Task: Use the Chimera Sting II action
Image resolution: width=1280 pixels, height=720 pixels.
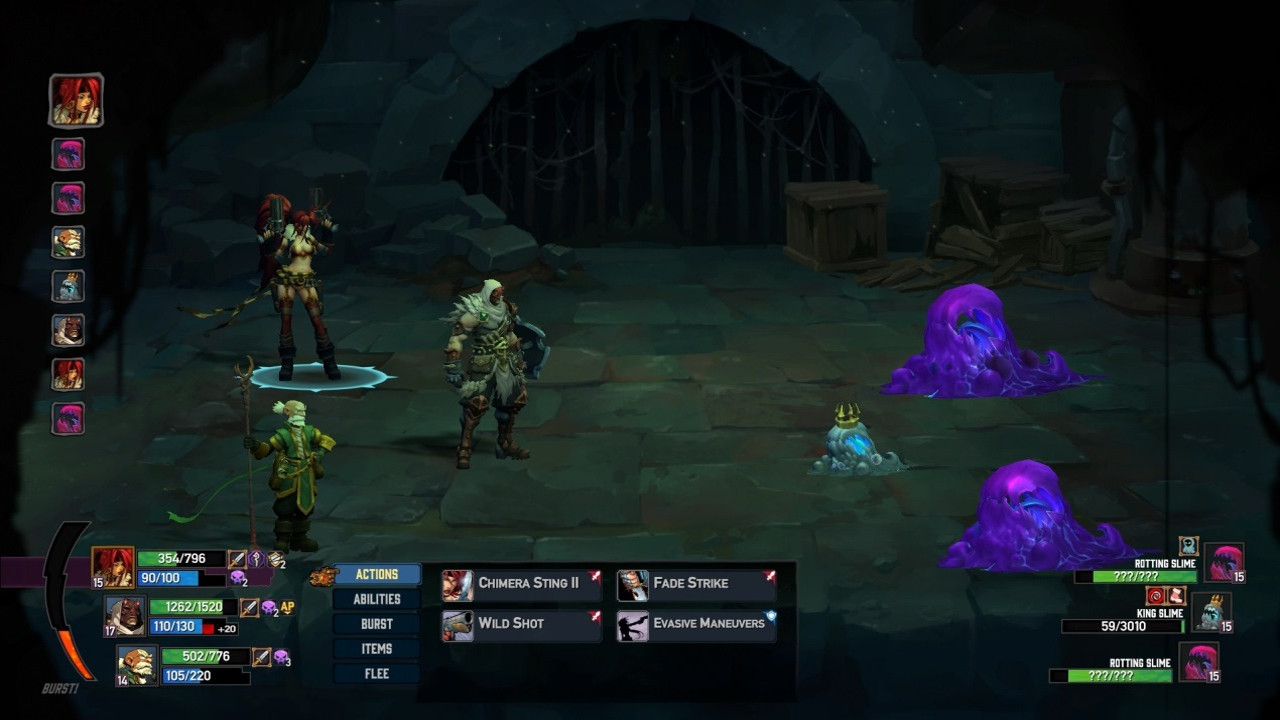Action: click(521, 584)
